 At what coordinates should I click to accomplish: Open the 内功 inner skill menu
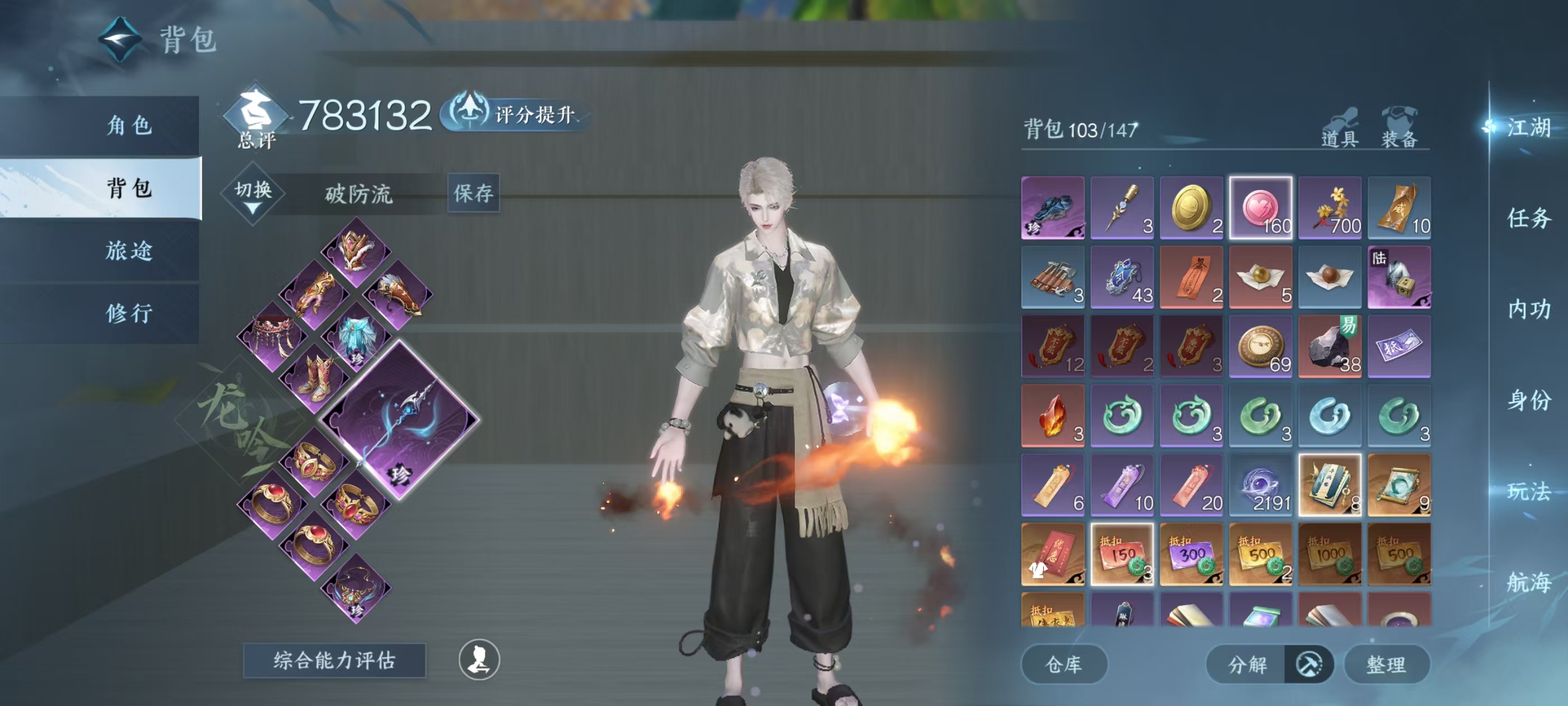pos(1528,309)
